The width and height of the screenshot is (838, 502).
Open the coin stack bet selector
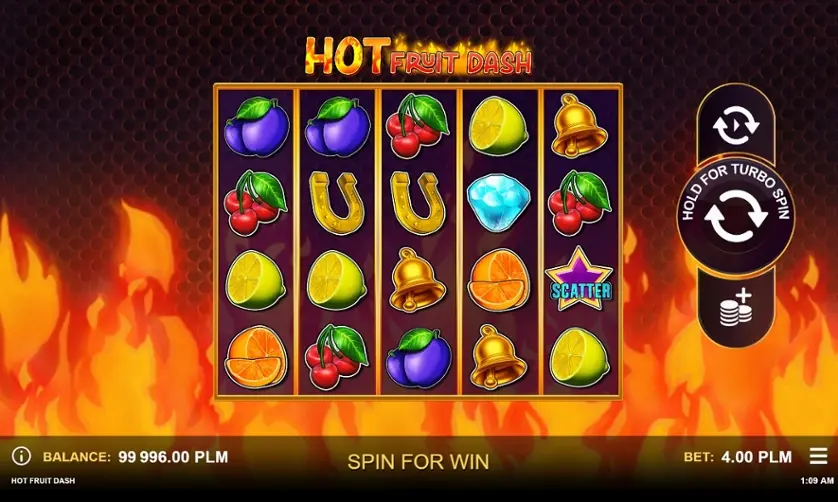[735, 309]
